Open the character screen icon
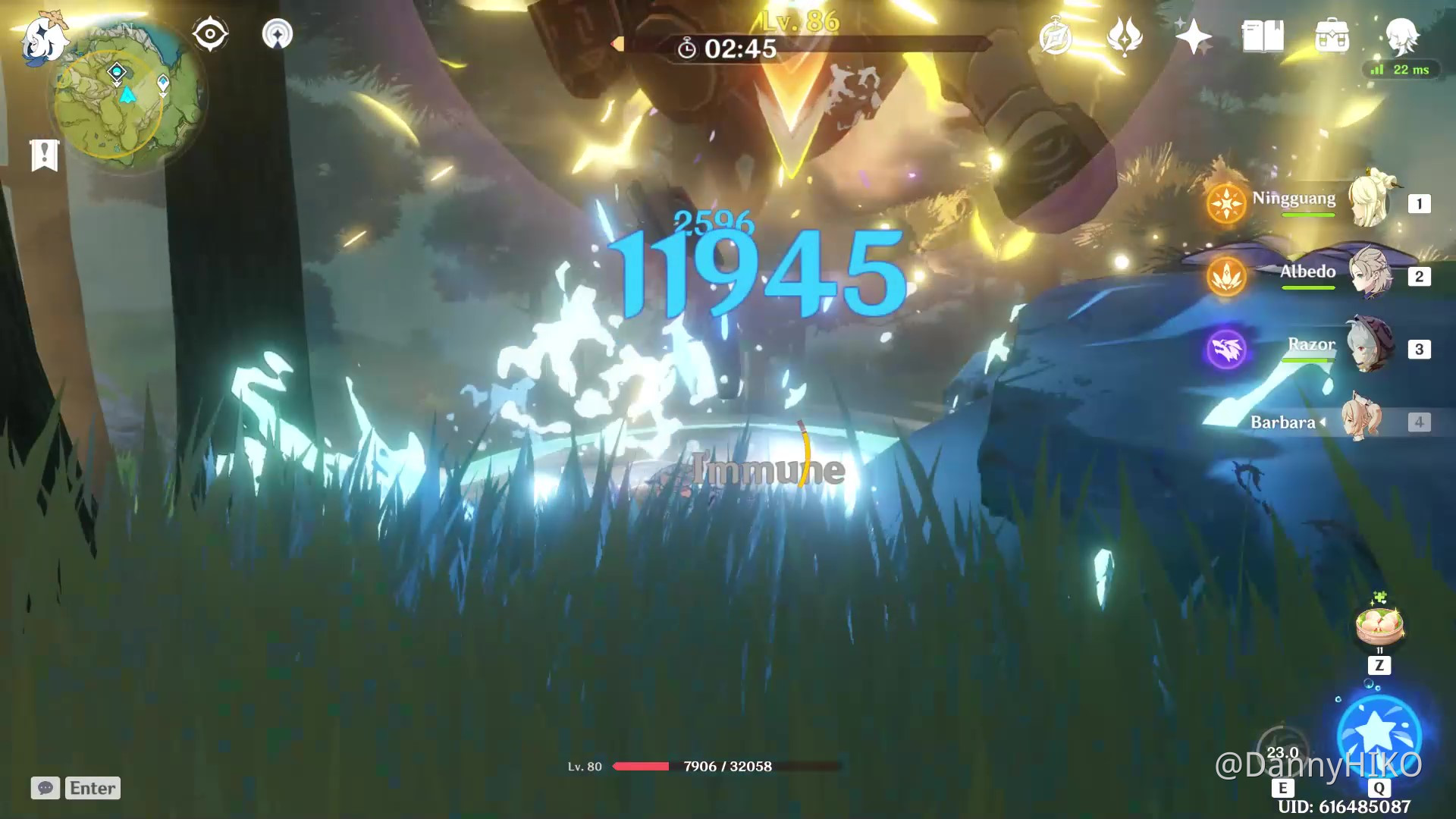Viewport: 1456px width, 819px height. (x=1401, y=36)
